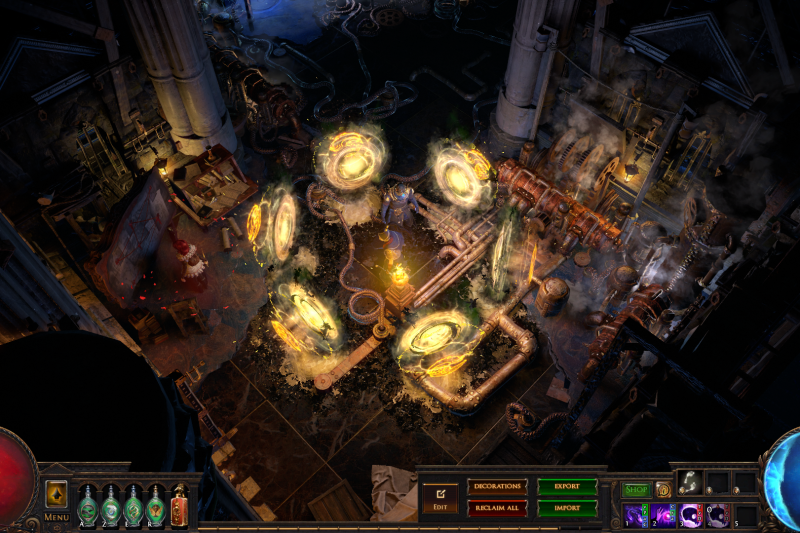The image size is (800, 533).
Task: Export the hideout layout
Action: 566,486
